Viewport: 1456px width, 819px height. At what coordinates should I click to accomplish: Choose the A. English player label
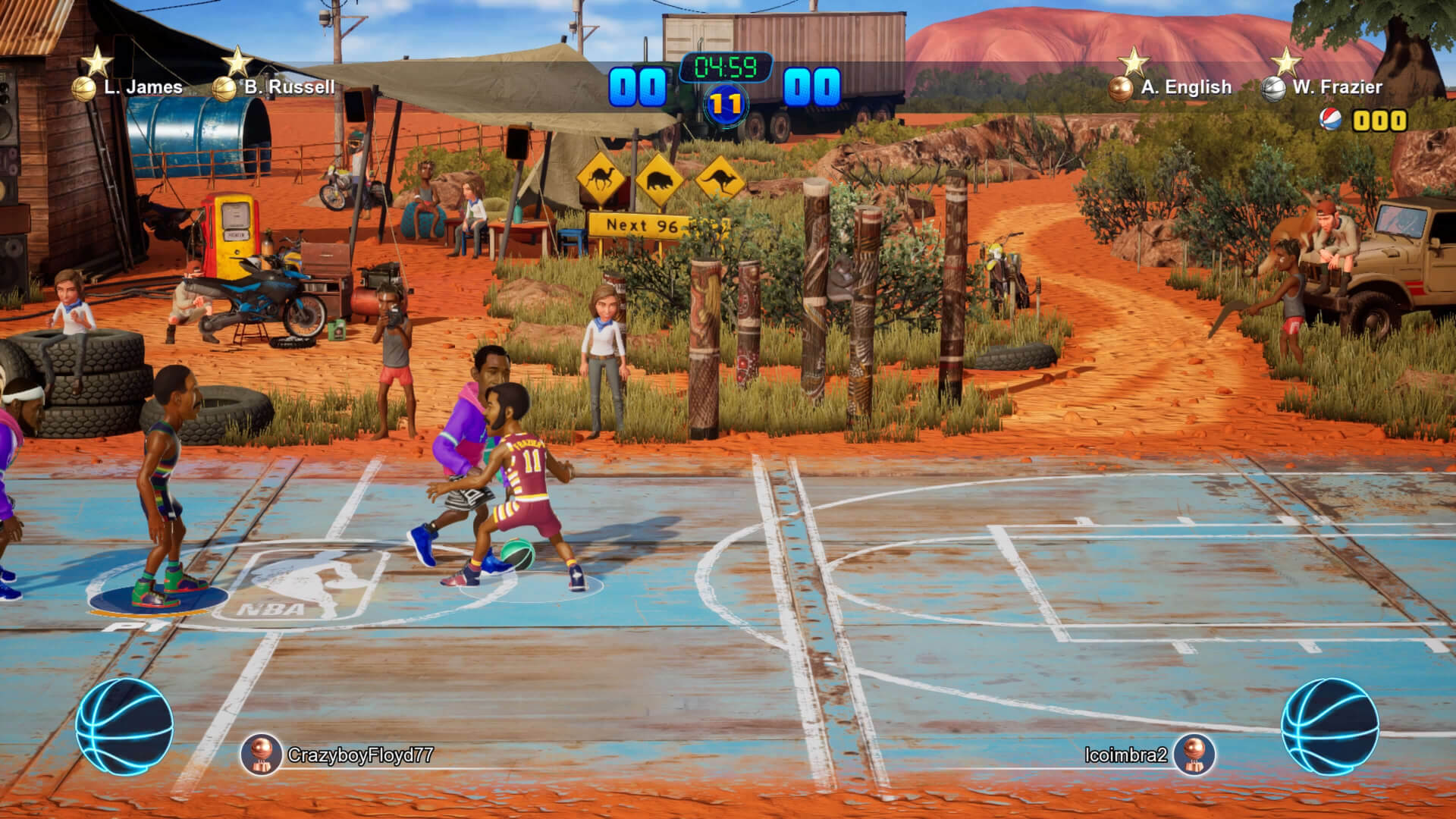coord(1185,87)
